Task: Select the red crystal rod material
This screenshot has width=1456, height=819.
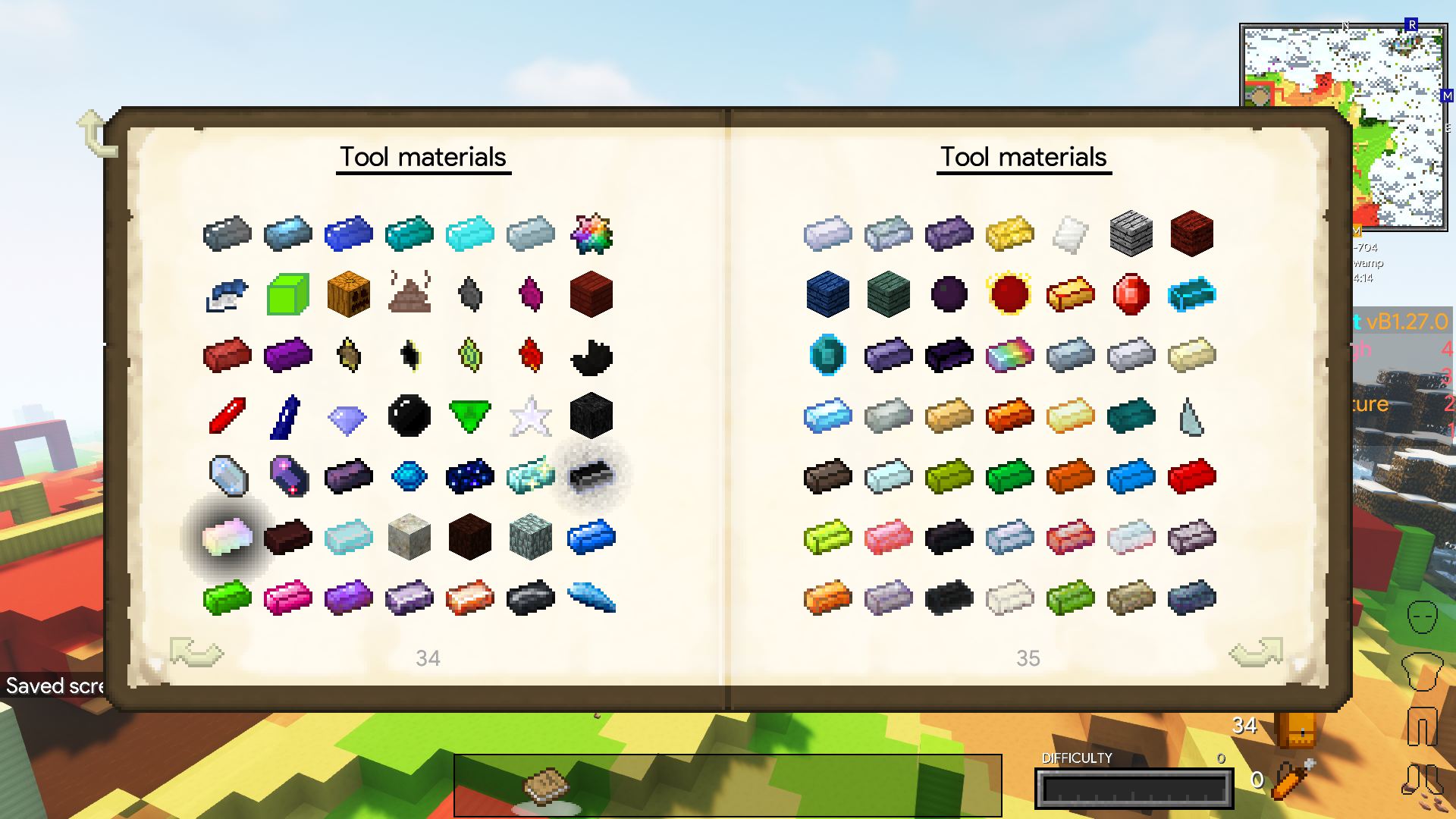Action: tap(227, 416)
